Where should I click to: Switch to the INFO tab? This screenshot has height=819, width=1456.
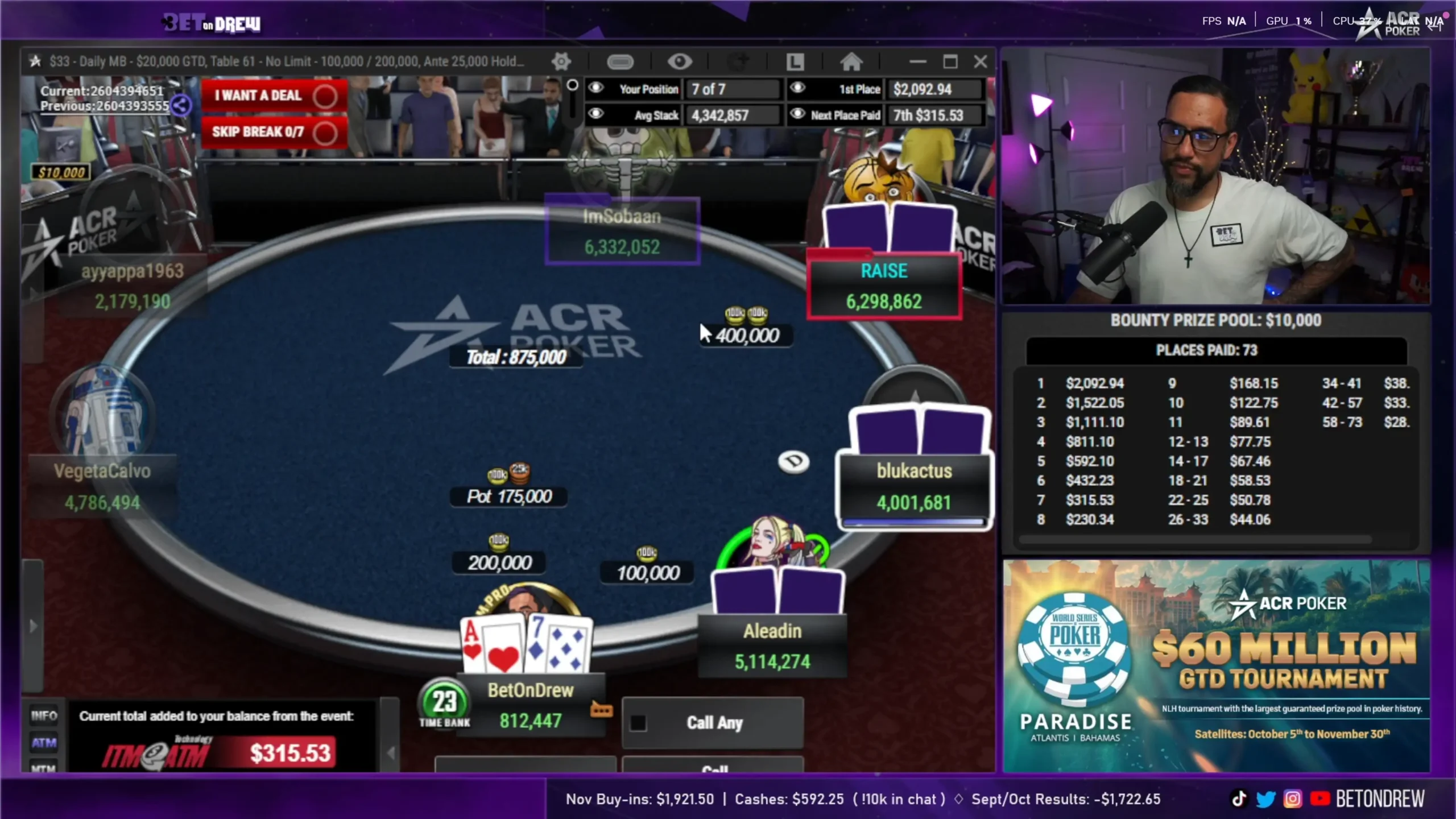(x=44, y=715)
